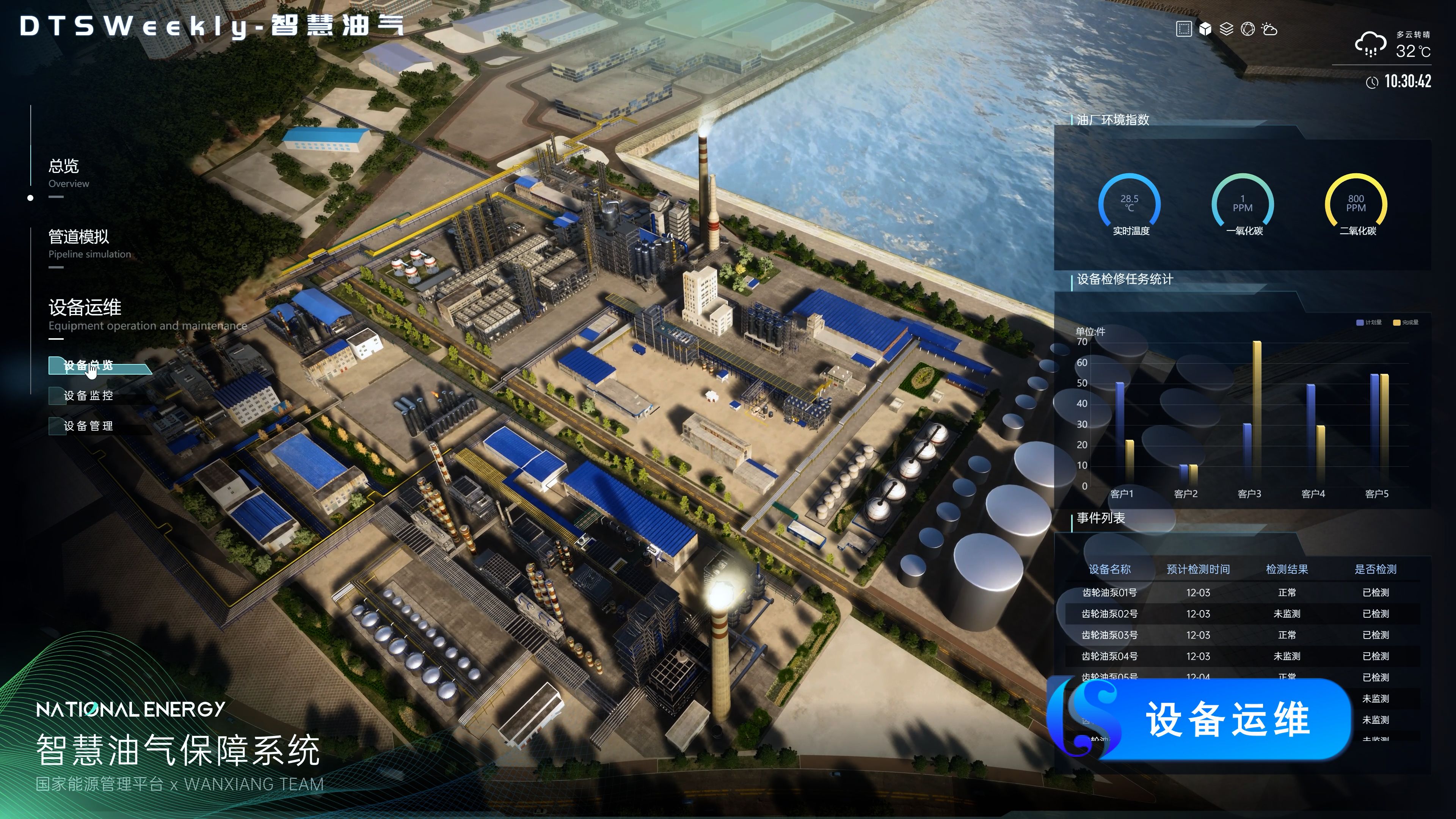Select the 齿轮油泵02号 event row

[1243, 614]
